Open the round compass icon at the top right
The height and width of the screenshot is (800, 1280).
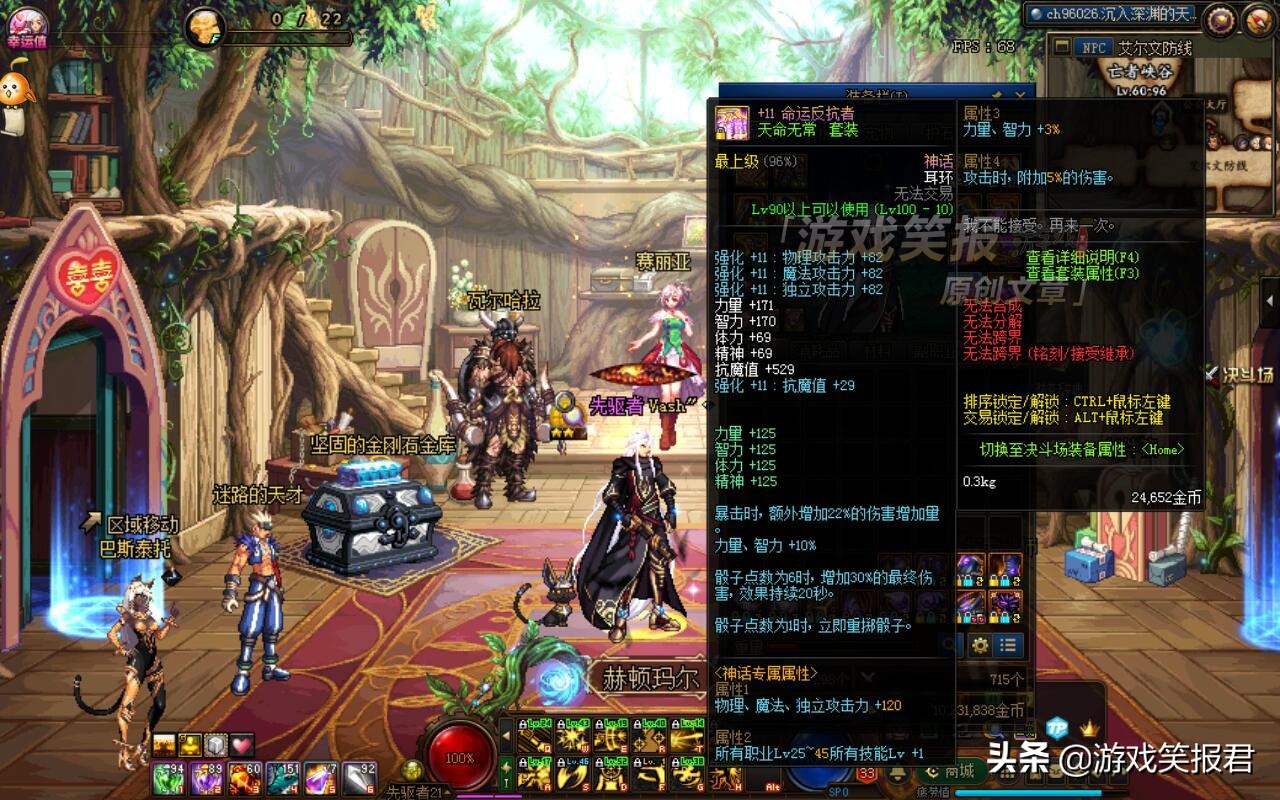point(1258,20)
